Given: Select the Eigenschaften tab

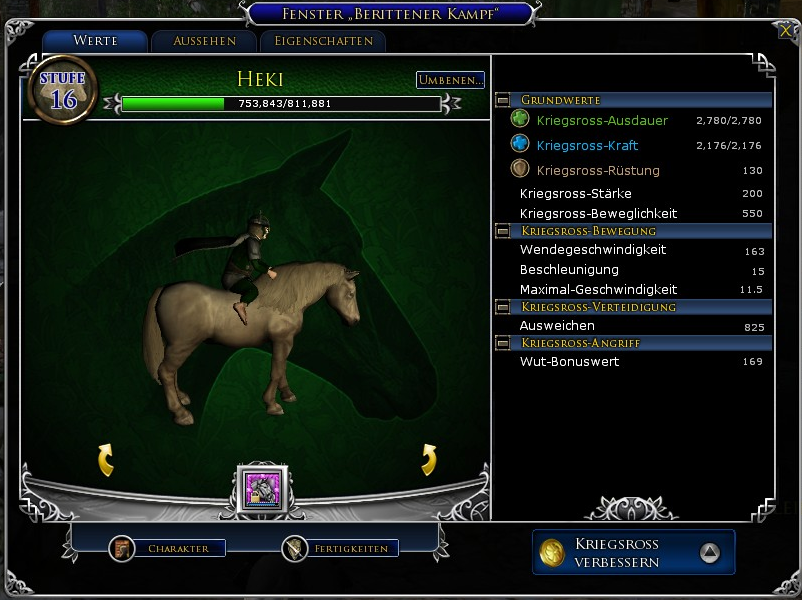Looking at the screenshot, I should (322, 41).
